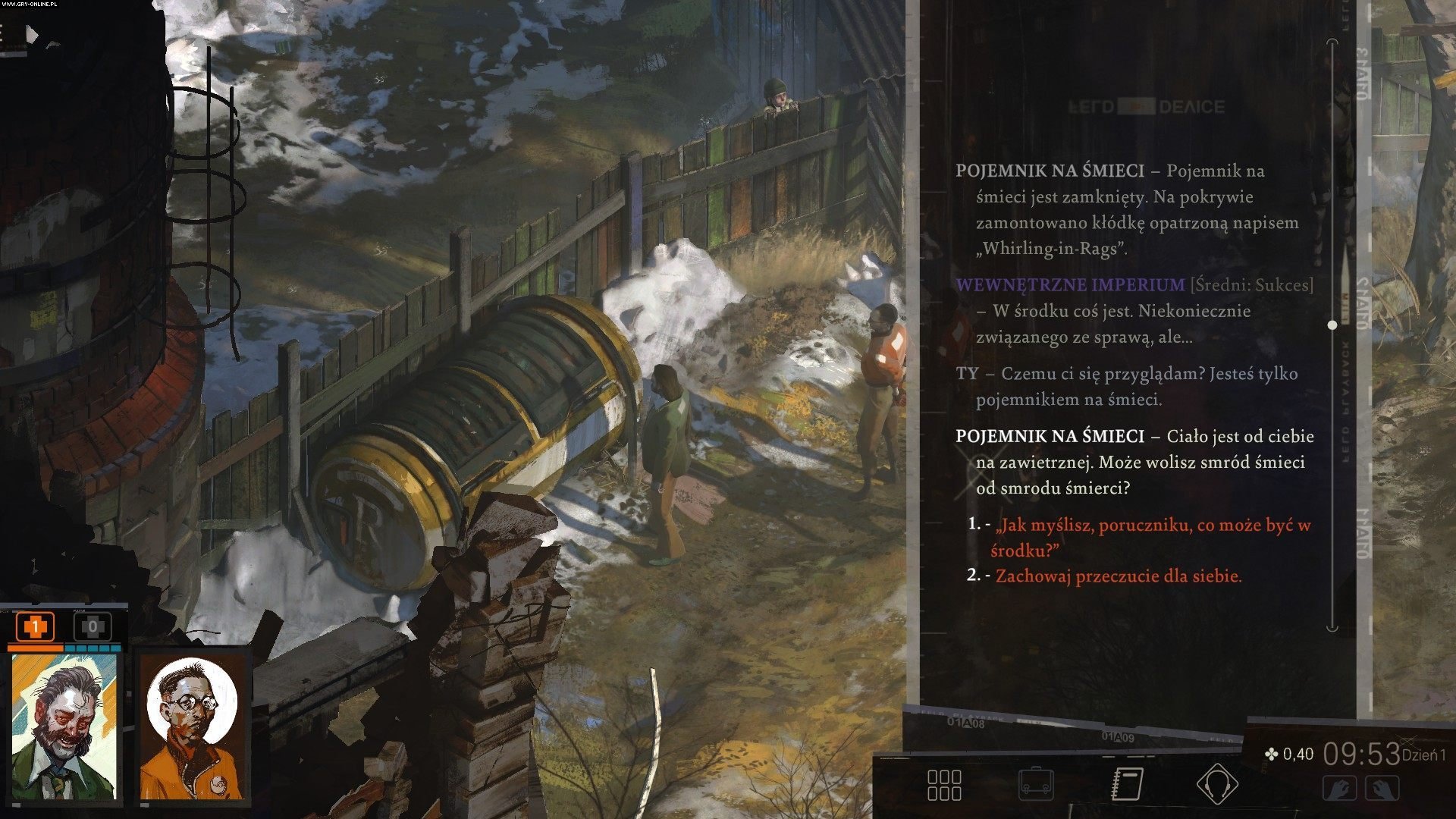Open the Thought Cabinet head icon
The image size is (1456, 819).
(1217, 785)
